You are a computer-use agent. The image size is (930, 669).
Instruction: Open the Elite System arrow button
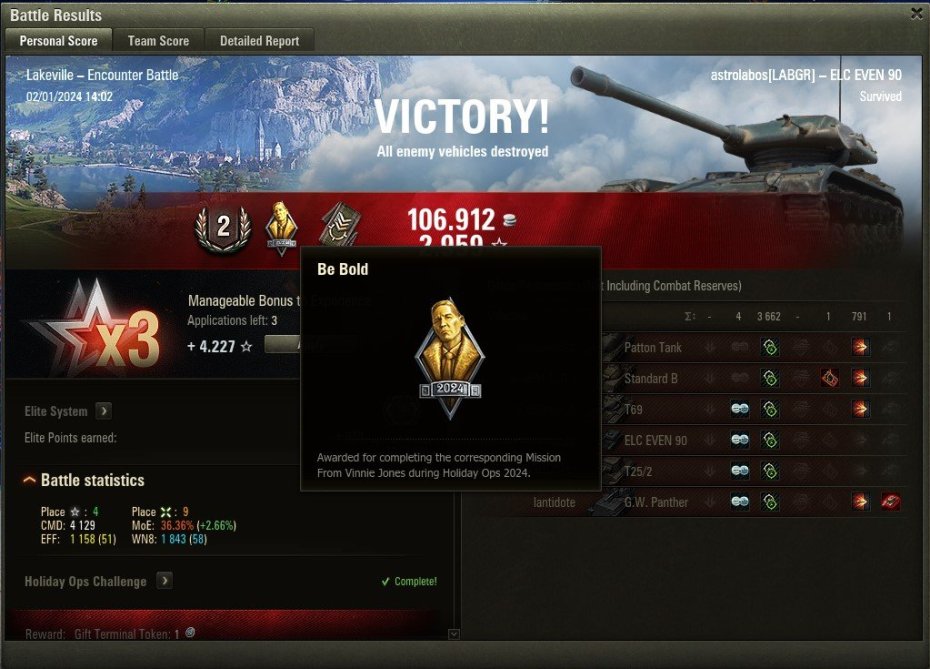(x=104, y=411)
